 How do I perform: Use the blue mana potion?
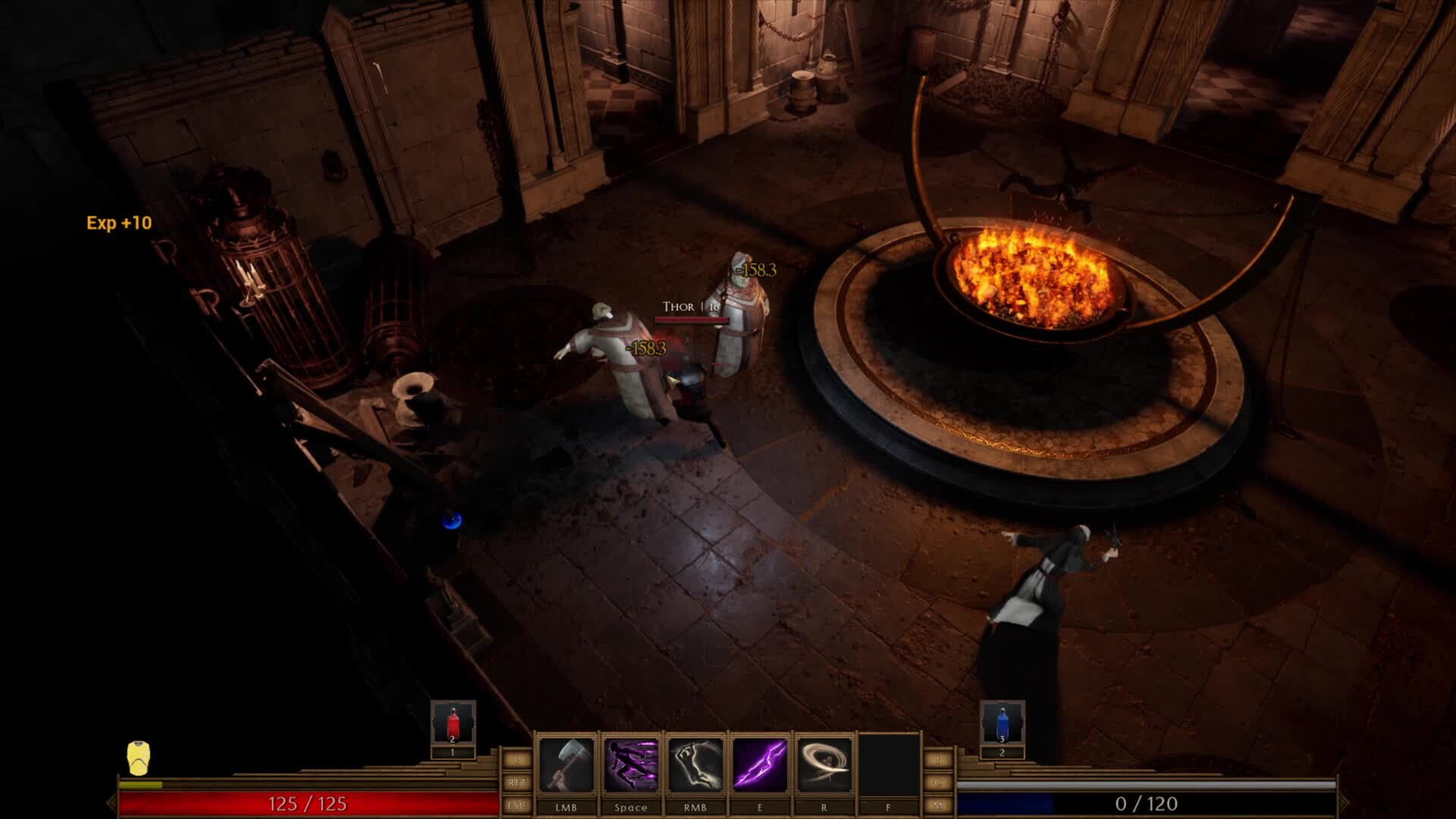[x=1002, y=723]
